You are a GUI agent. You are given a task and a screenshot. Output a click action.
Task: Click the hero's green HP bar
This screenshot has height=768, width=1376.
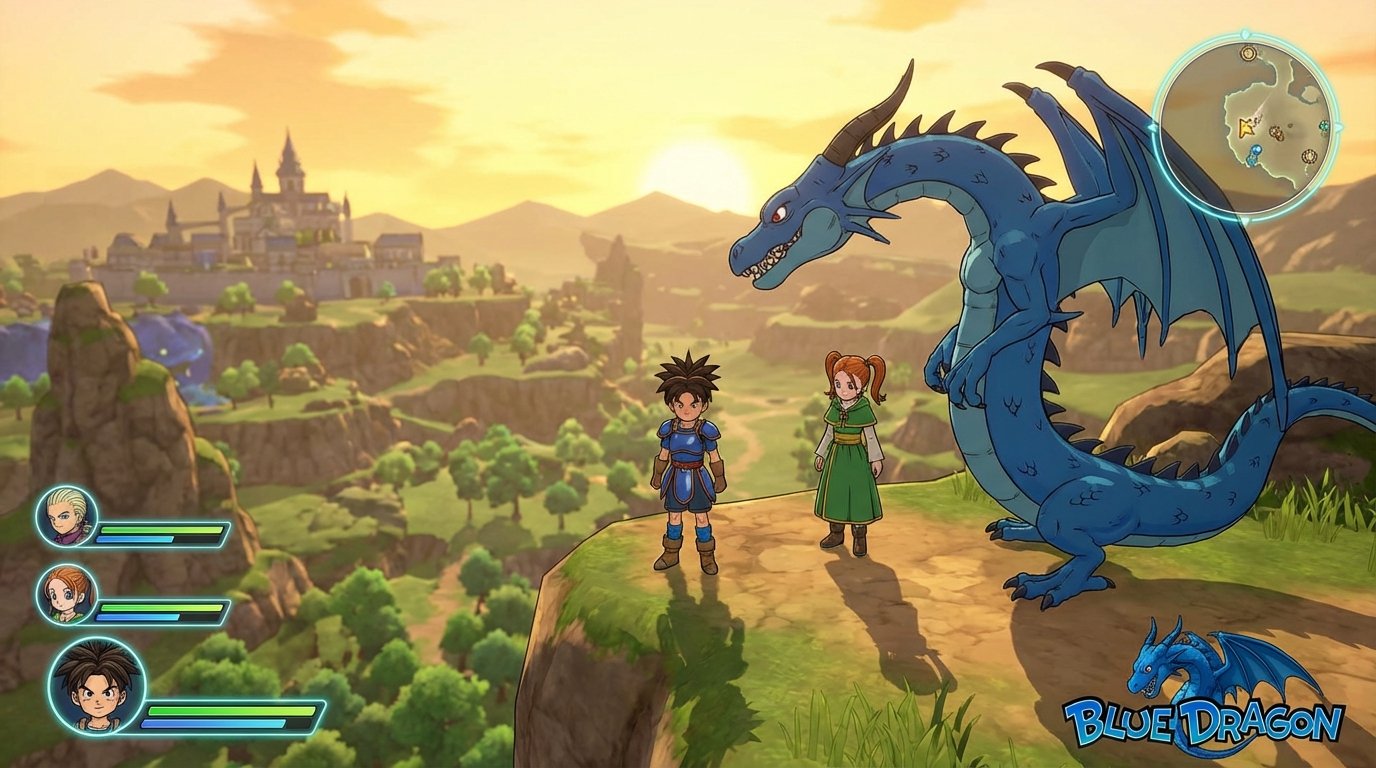click(230, 710)
